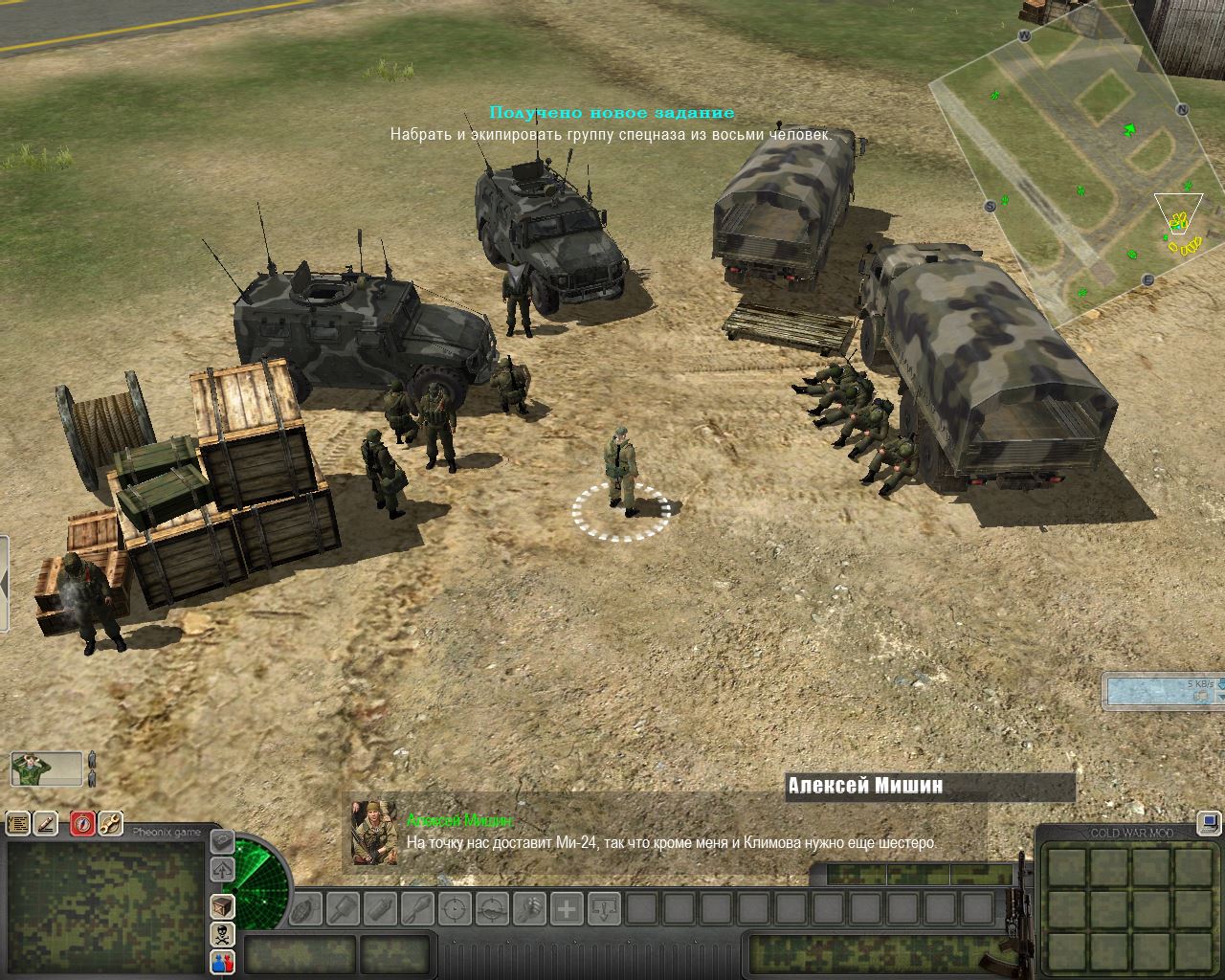This screenshot has height=980, width=1225.
Task: Select the saluting soldier portrait
Action: 46,768
